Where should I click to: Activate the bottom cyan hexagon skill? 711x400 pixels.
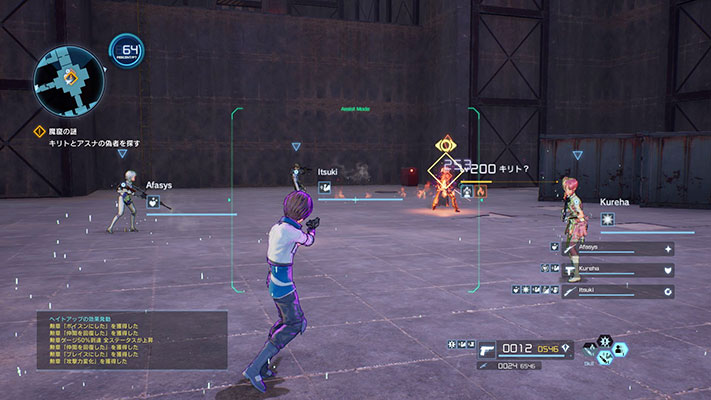[x=606, y=359]
